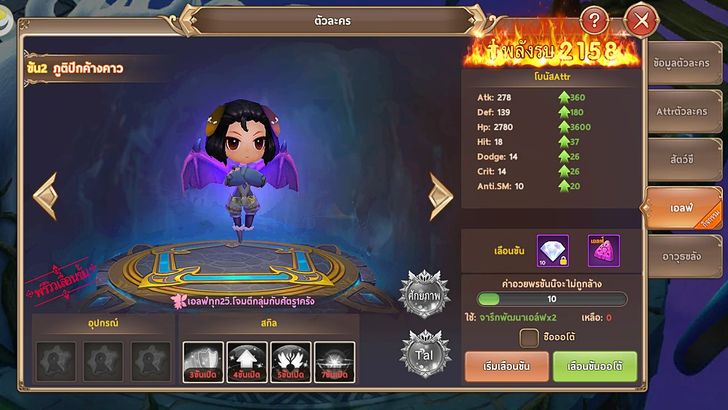Image resolution: width=728 pixels, height=410 pixels.
Task: Choose the เอลฟ์ tab
Action: 684,209
